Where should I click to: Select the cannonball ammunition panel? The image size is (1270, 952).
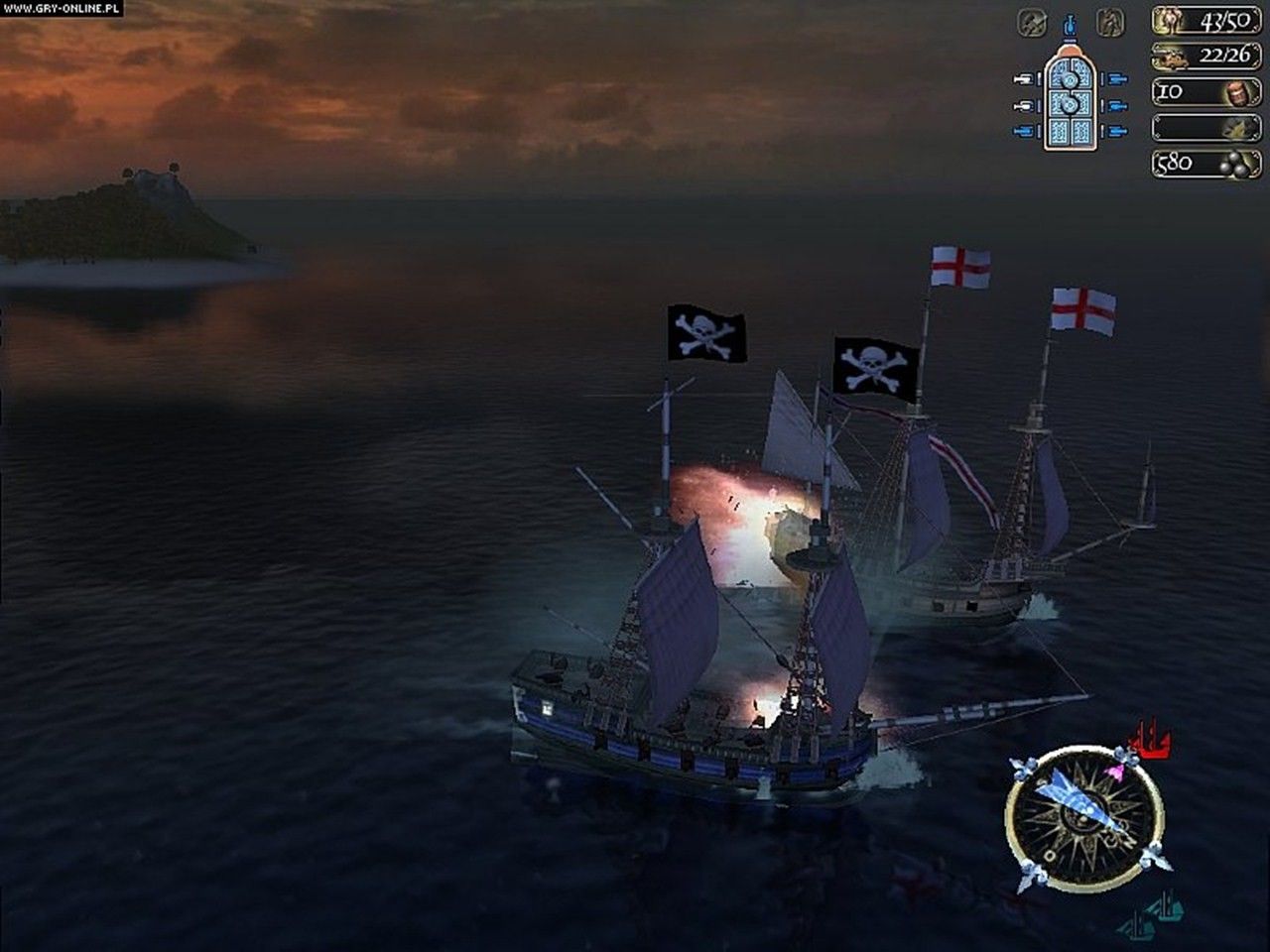point(1206,164)
